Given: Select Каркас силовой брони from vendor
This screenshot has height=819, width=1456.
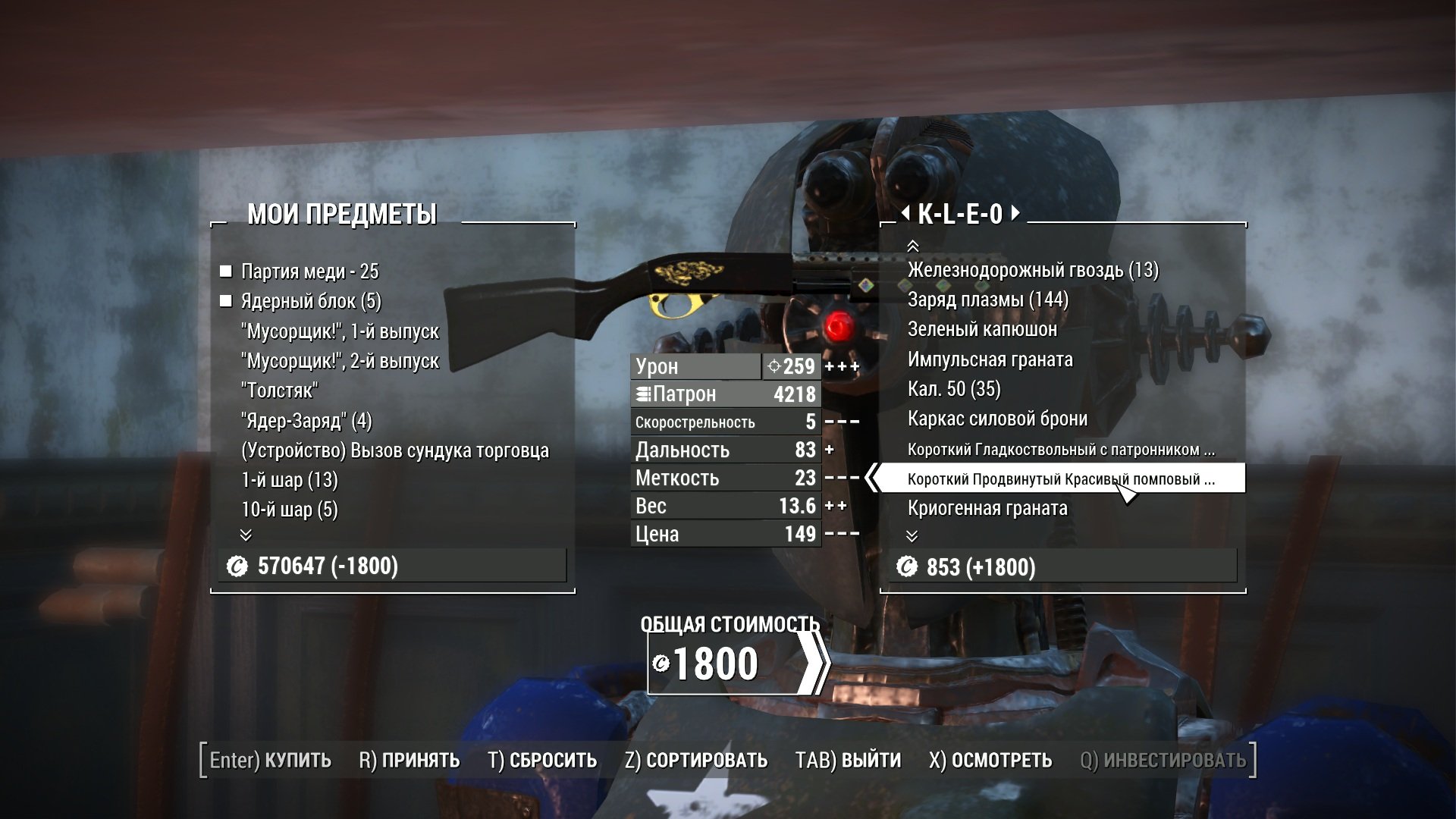Looking at the screenshot, I should (x=997, y=419).
